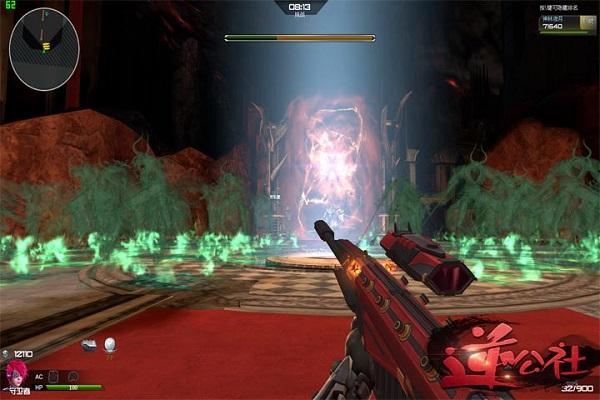Select the white egg-shaped item icon
This screenshot has height=400, width=600.
click(x=109, y=344)
